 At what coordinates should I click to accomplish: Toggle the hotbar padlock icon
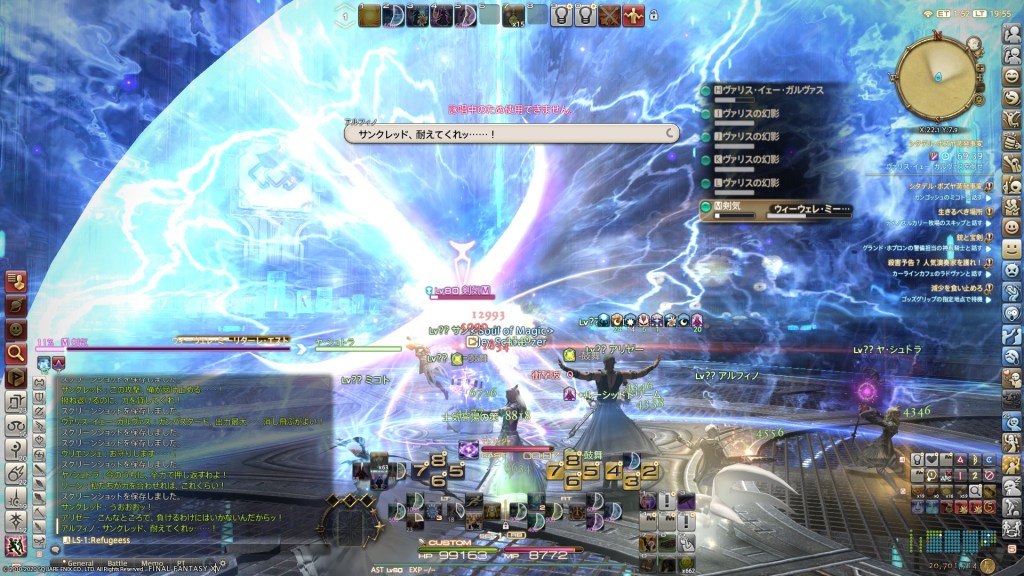(654, 16)
